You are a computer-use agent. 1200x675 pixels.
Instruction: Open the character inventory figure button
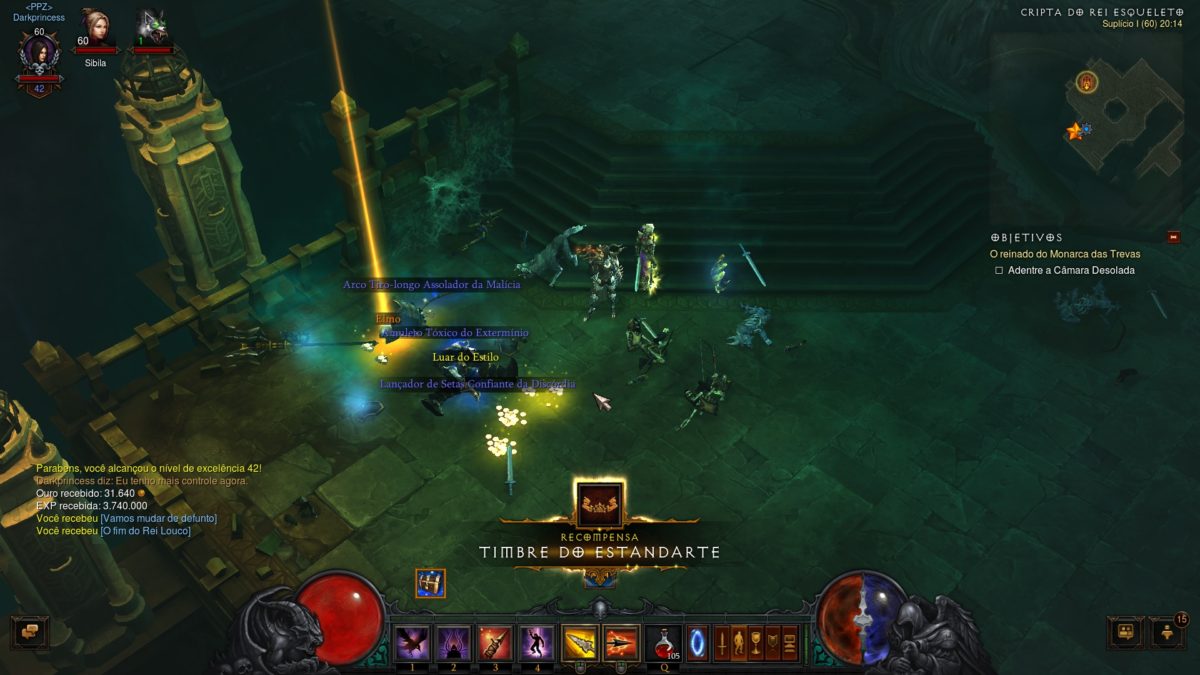(738, 642)
